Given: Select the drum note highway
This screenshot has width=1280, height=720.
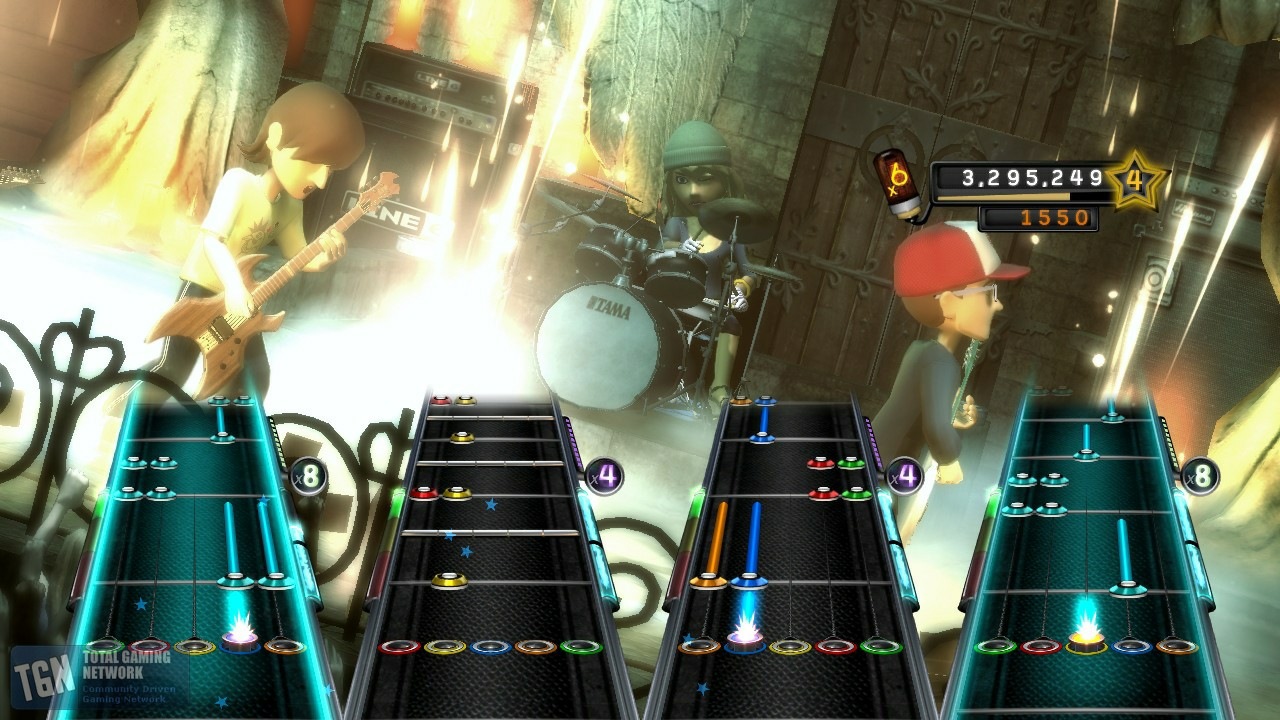Looking at the screenshot, I should pyautogui.click(x=490, y=540).
